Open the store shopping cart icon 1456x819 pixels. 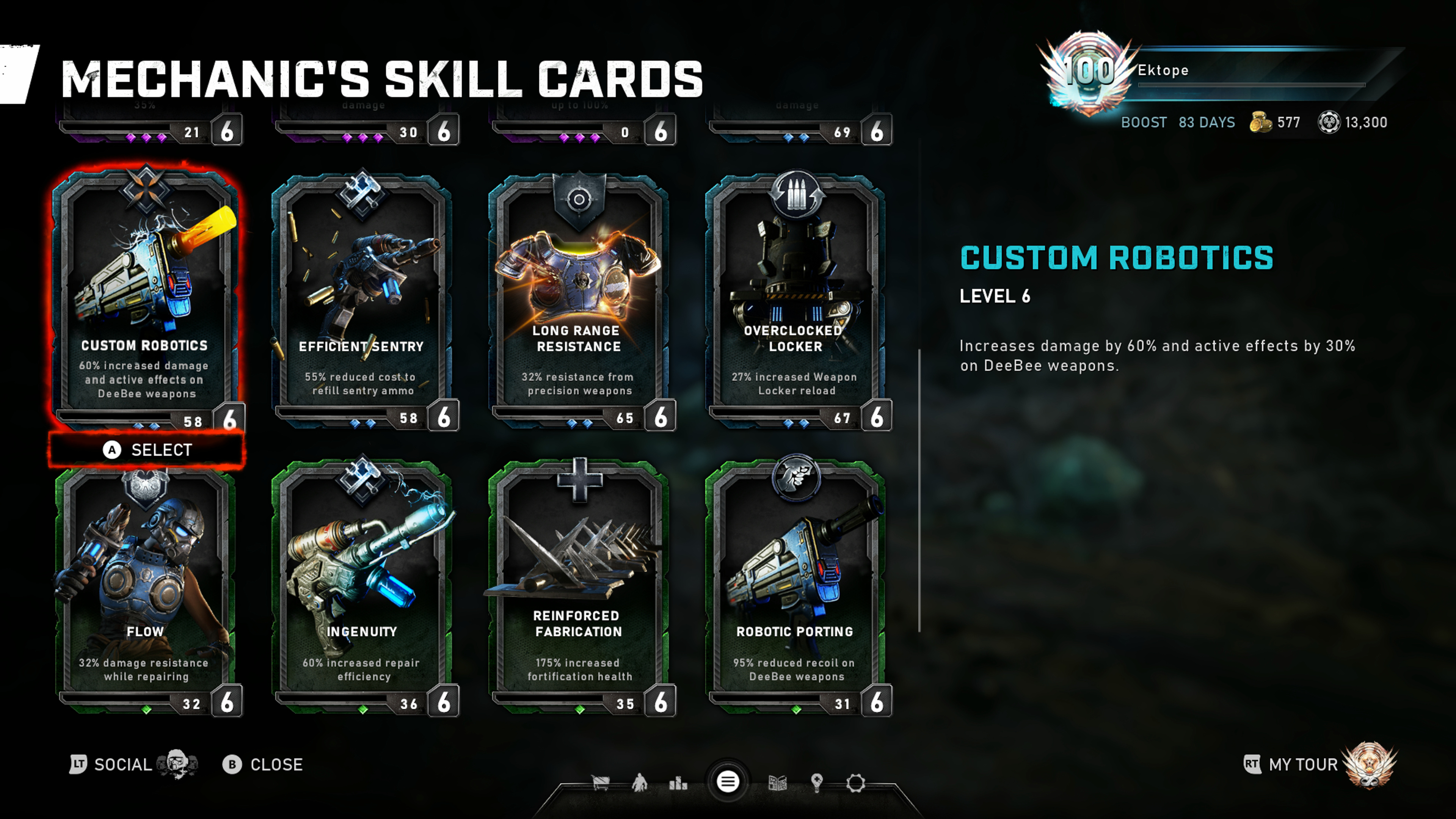(x=600, y=783)
